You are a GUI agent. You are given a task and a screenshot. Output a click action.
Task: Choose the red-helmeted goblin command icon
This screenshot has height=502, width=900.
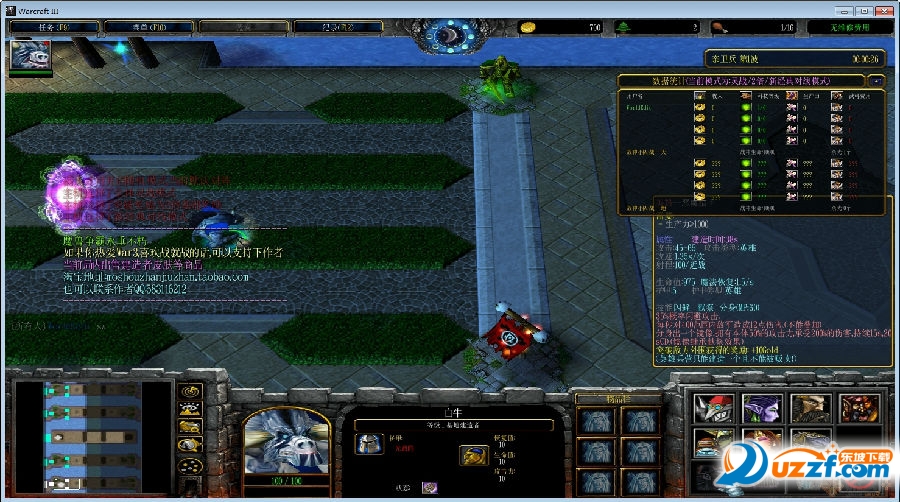[714, 408]
